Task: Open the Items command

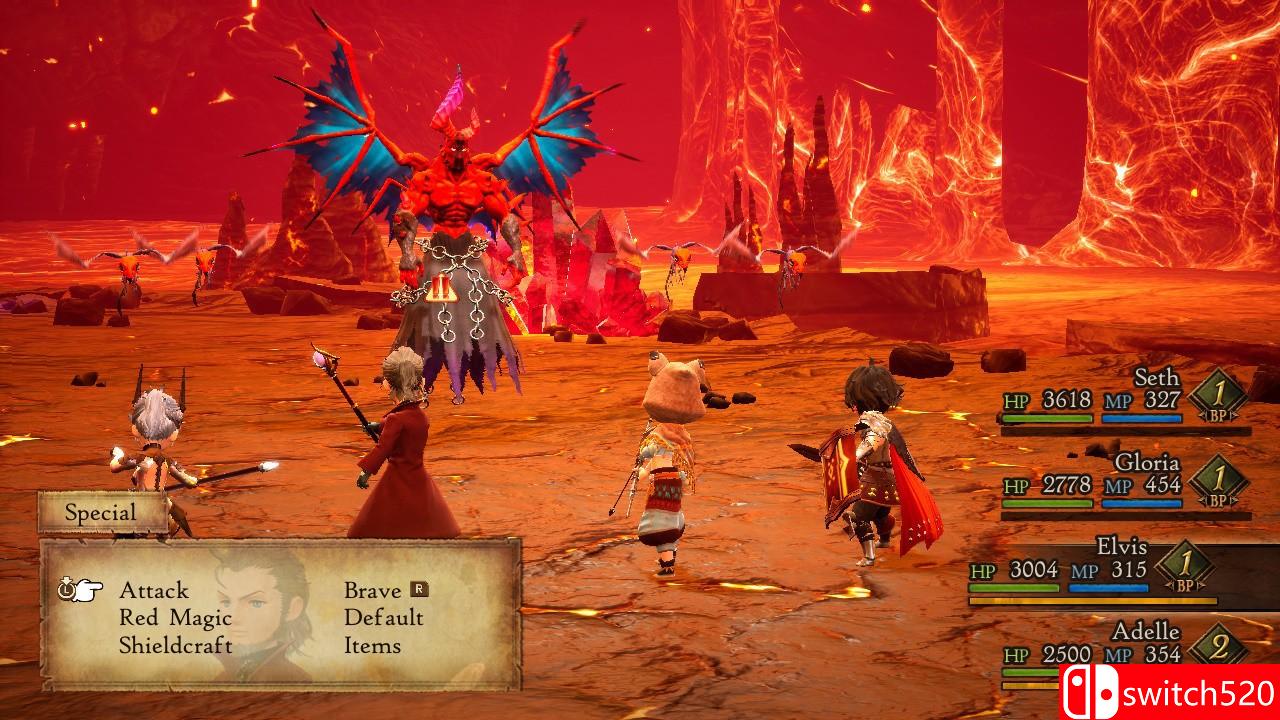Action: tap(372, 646)
